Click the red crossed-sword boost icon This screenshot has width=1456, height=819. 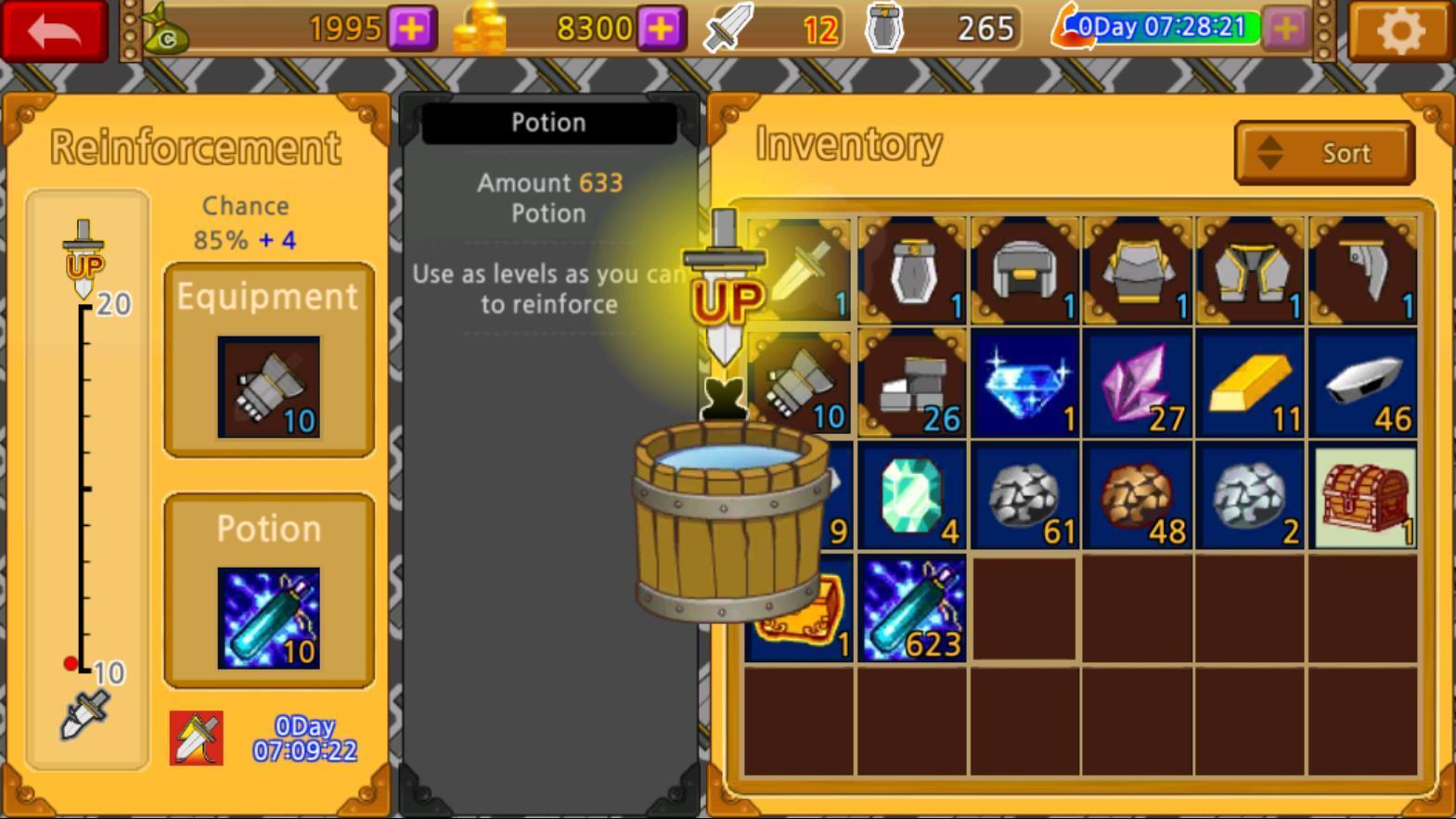(197, 738)
